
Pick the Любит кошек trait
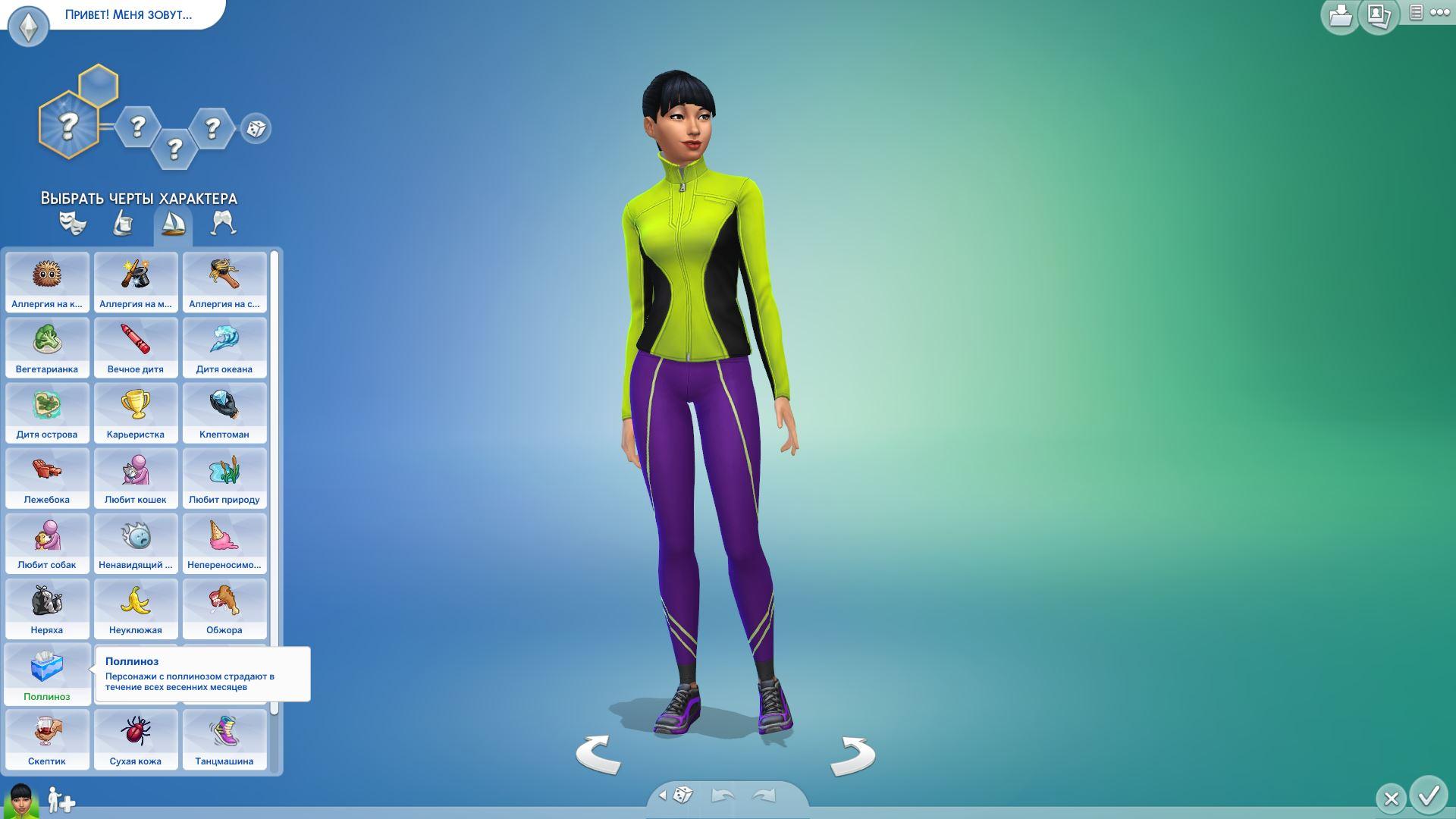[x=136, y=478]
